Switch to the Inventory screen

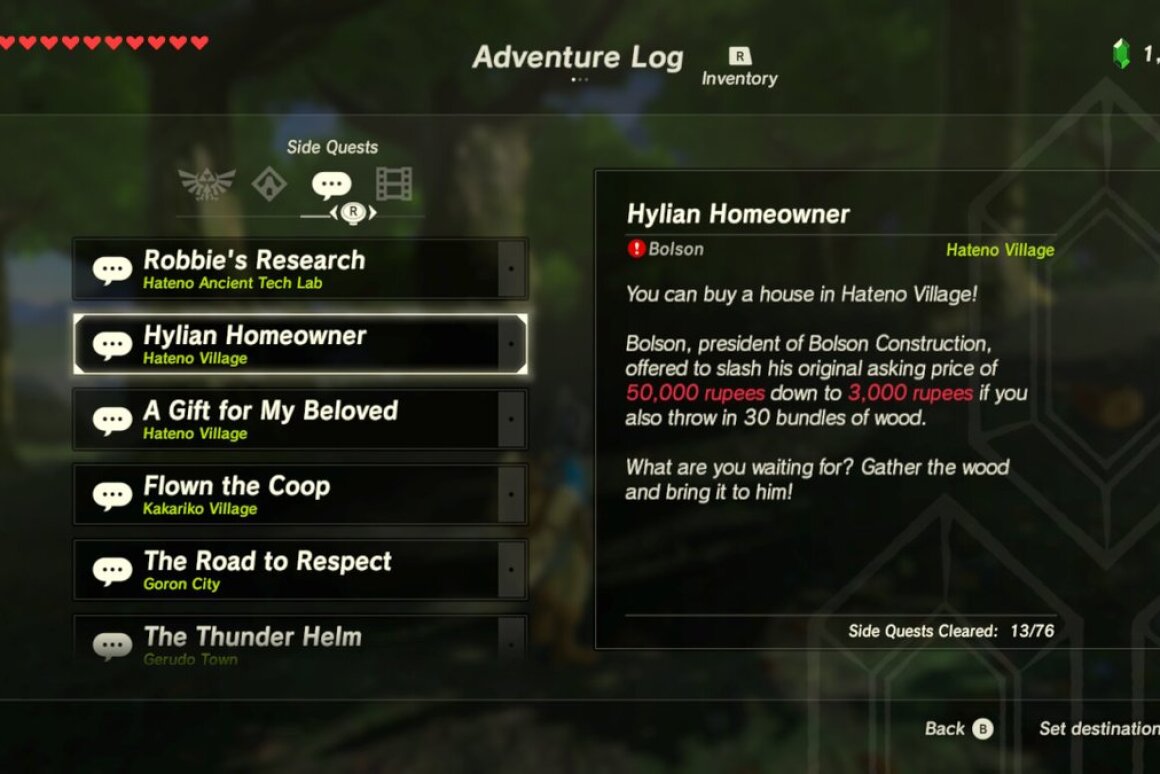[x=739, y=67]
